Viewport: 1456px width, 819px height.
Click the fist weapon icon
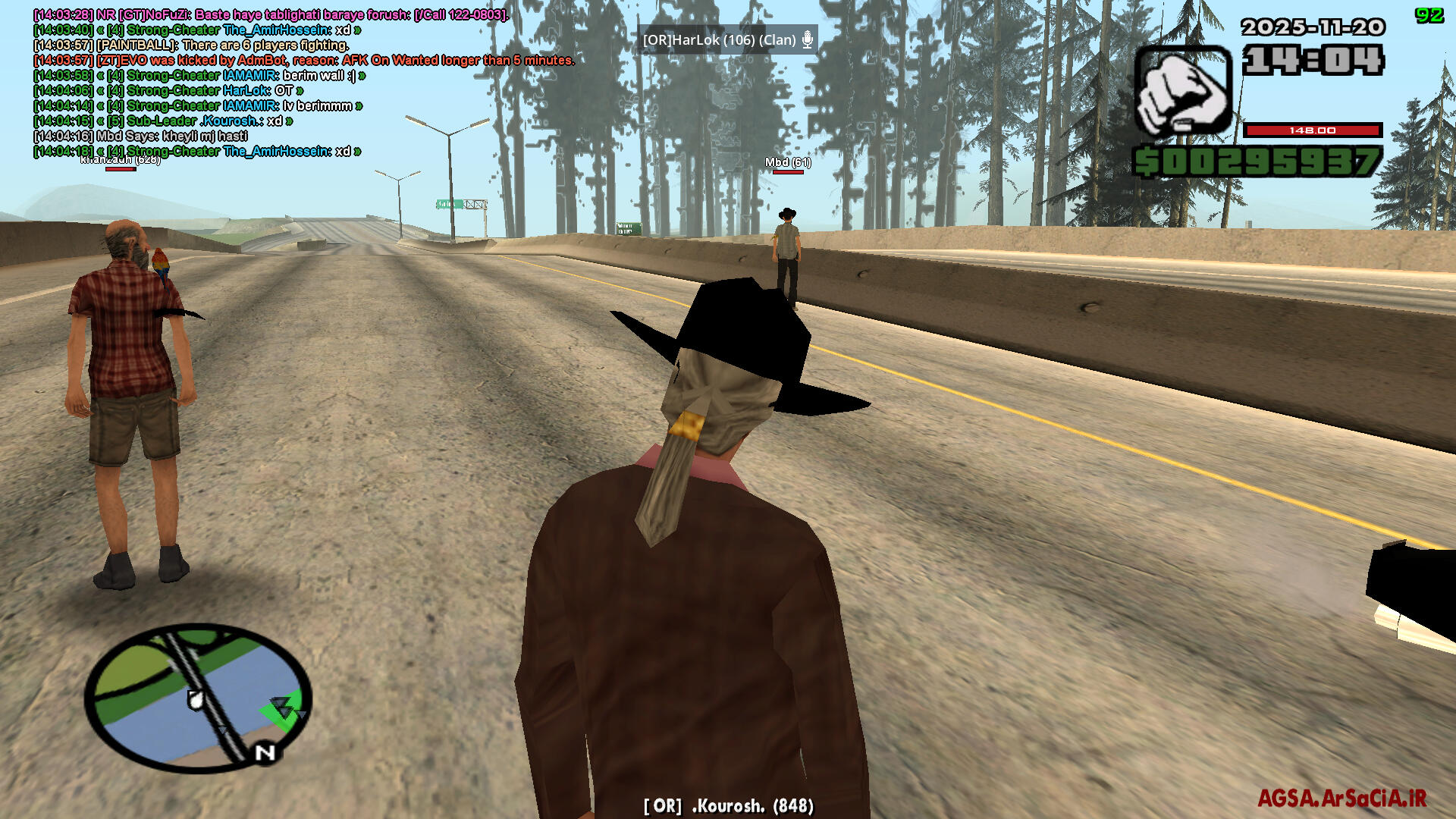pyautogui.click(x=1182, y=92)
